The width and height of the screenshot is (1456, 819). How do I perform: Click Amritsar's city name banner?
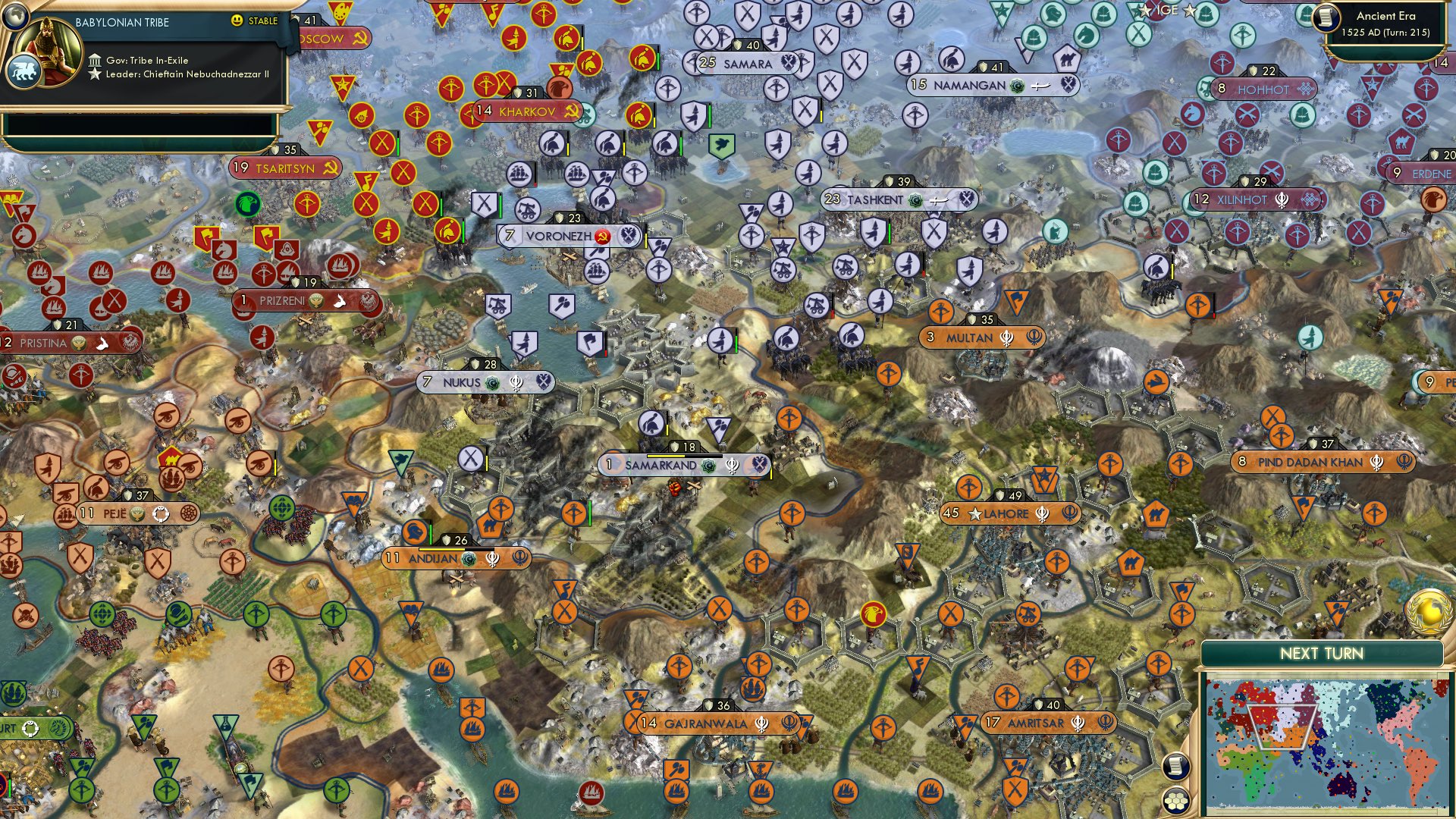pos(1035,723)
